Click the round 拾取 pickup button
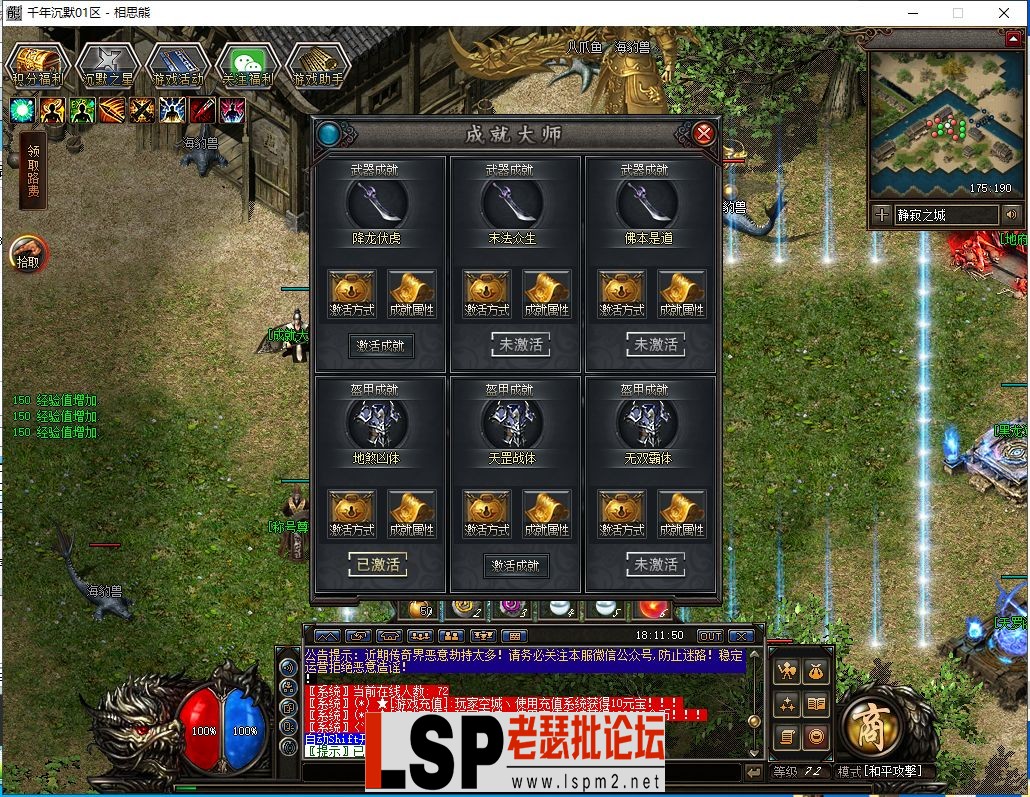 click(x=29, y=255)
